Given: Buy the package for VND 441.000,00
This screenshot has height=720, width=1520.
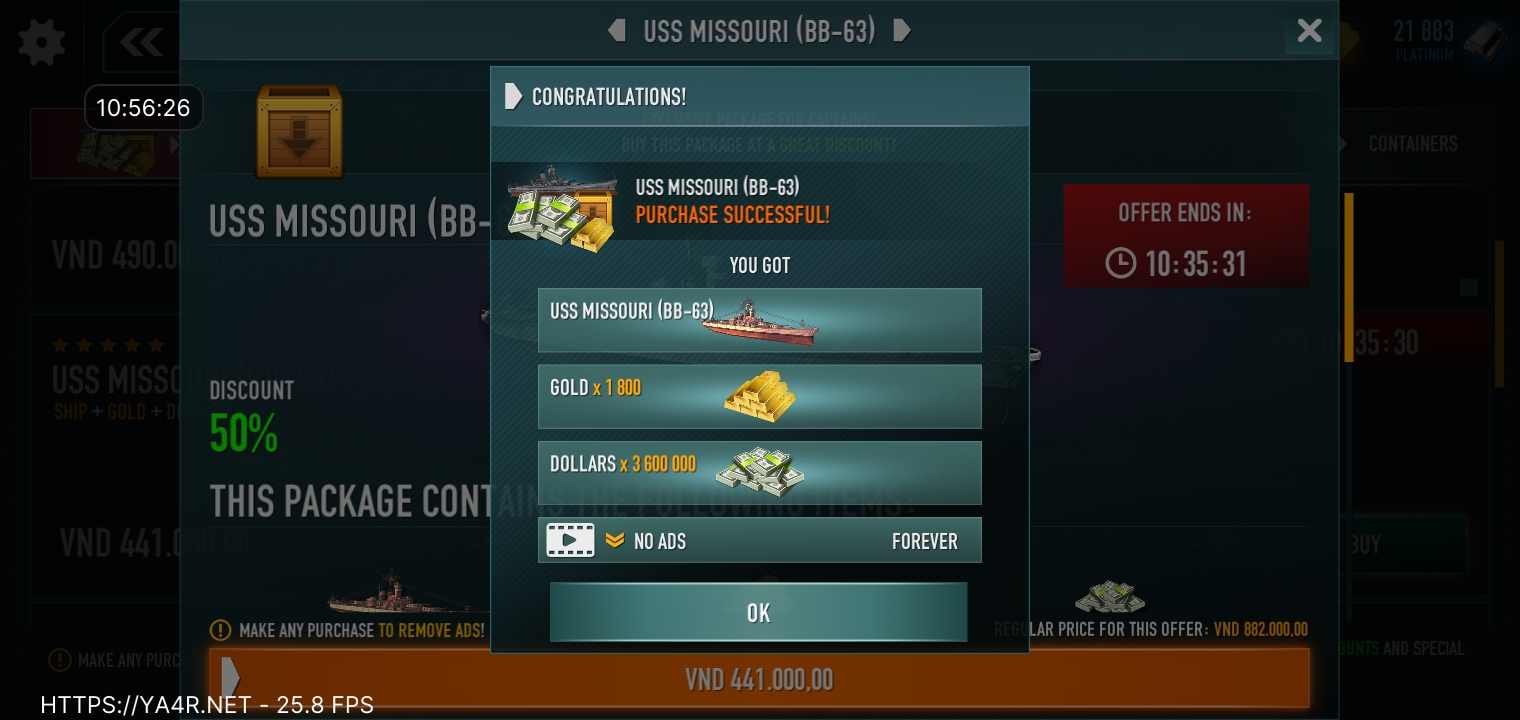Looking at the screenshot, I should coord(758,680).
